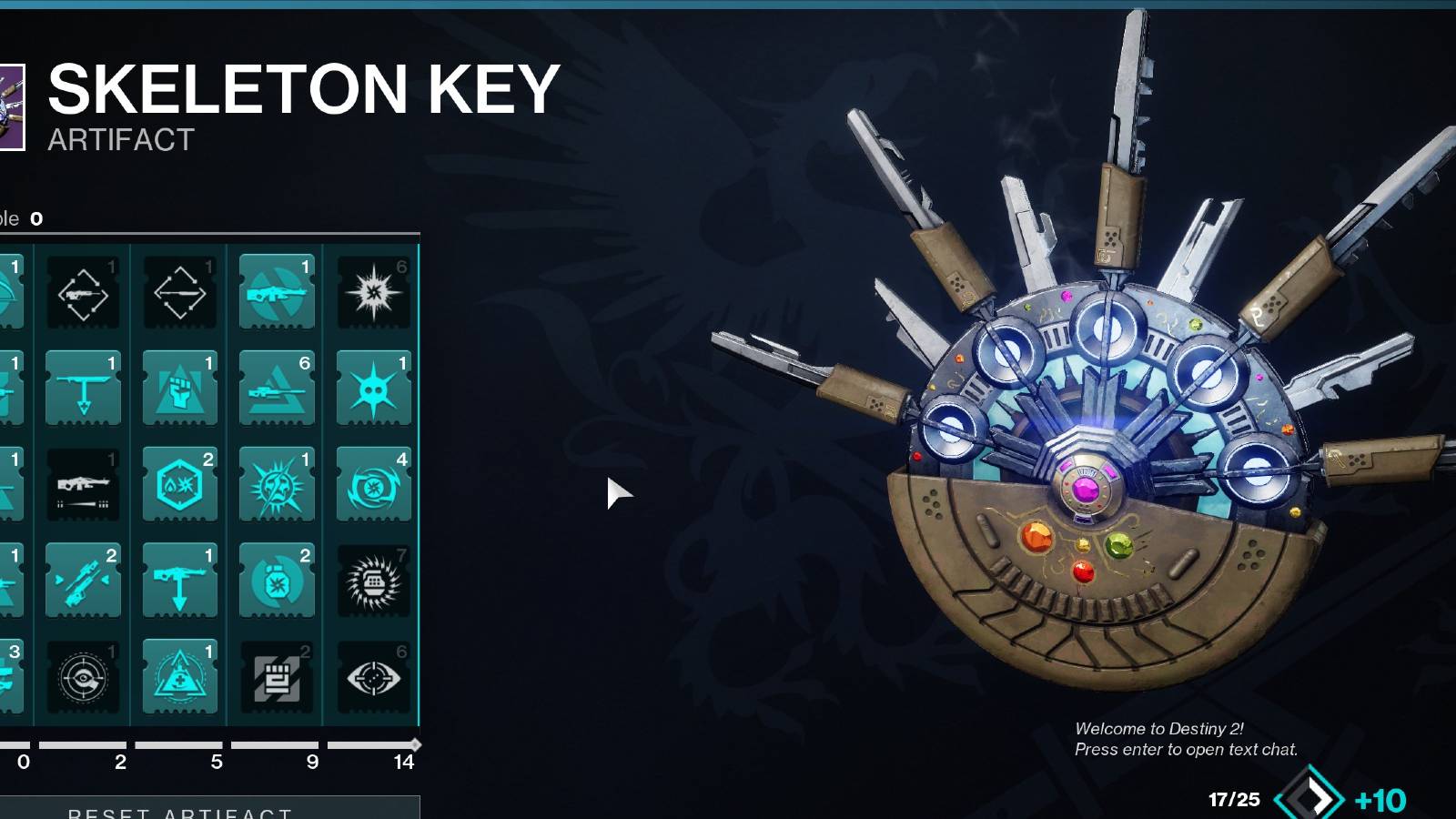This screenshot has width=1456, height=819.
Task: Click the diamond handle on the artifact progress track
Action: (417, 743)
